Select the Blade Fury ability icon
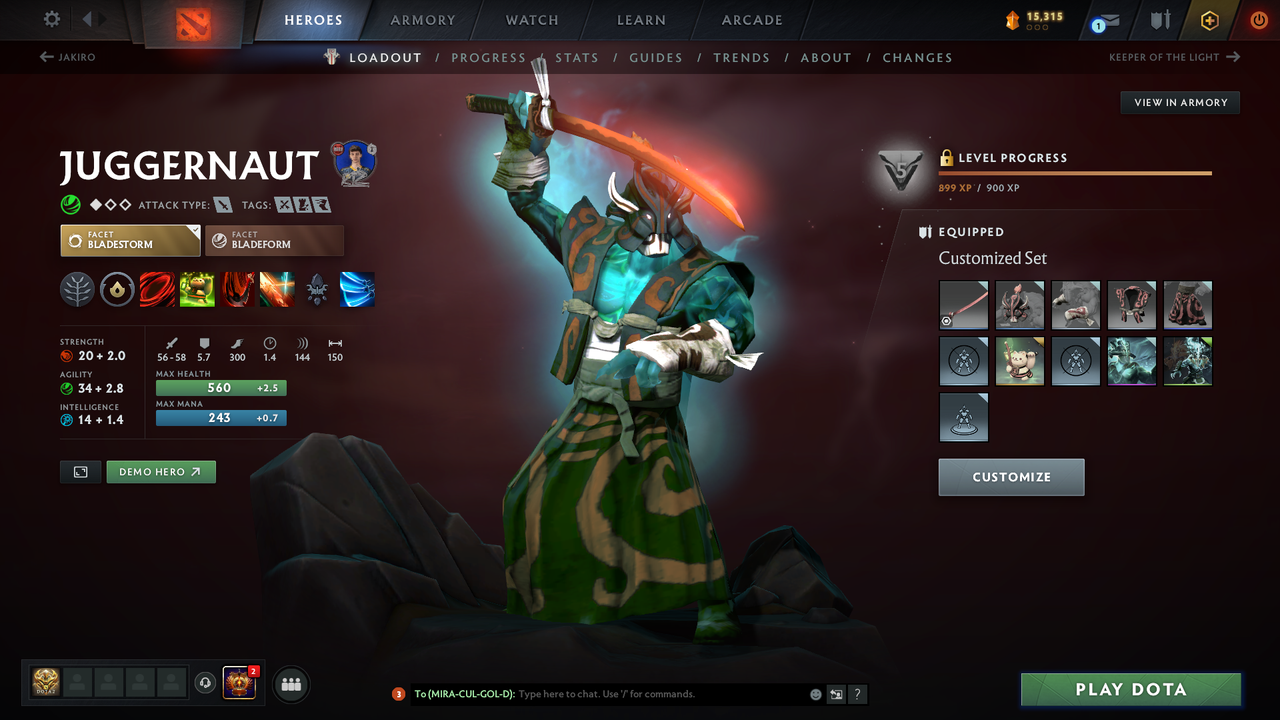The width and height of the screenshot is (1280, 720). 157,289
